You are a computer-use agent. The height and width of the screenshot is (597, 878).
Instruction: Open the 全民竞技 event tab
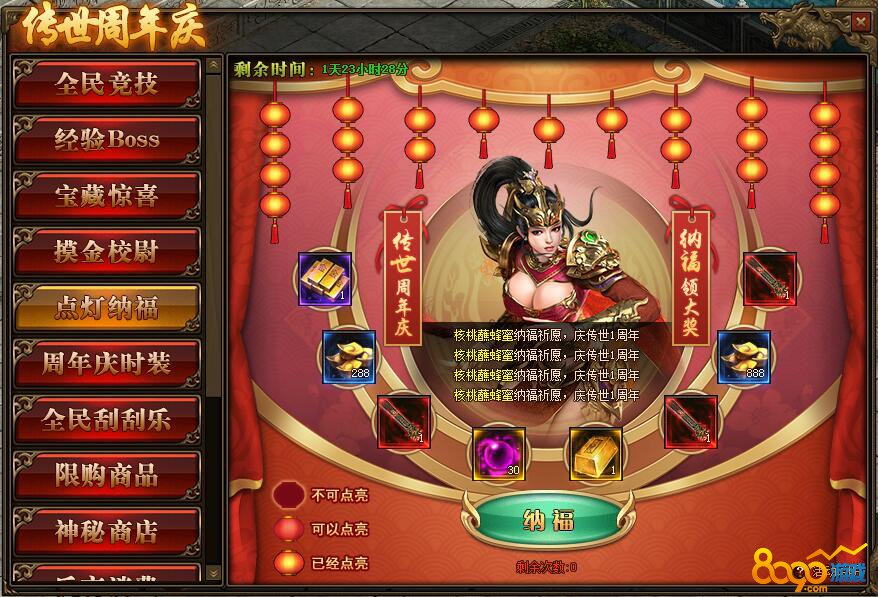(x=106, y=83)
